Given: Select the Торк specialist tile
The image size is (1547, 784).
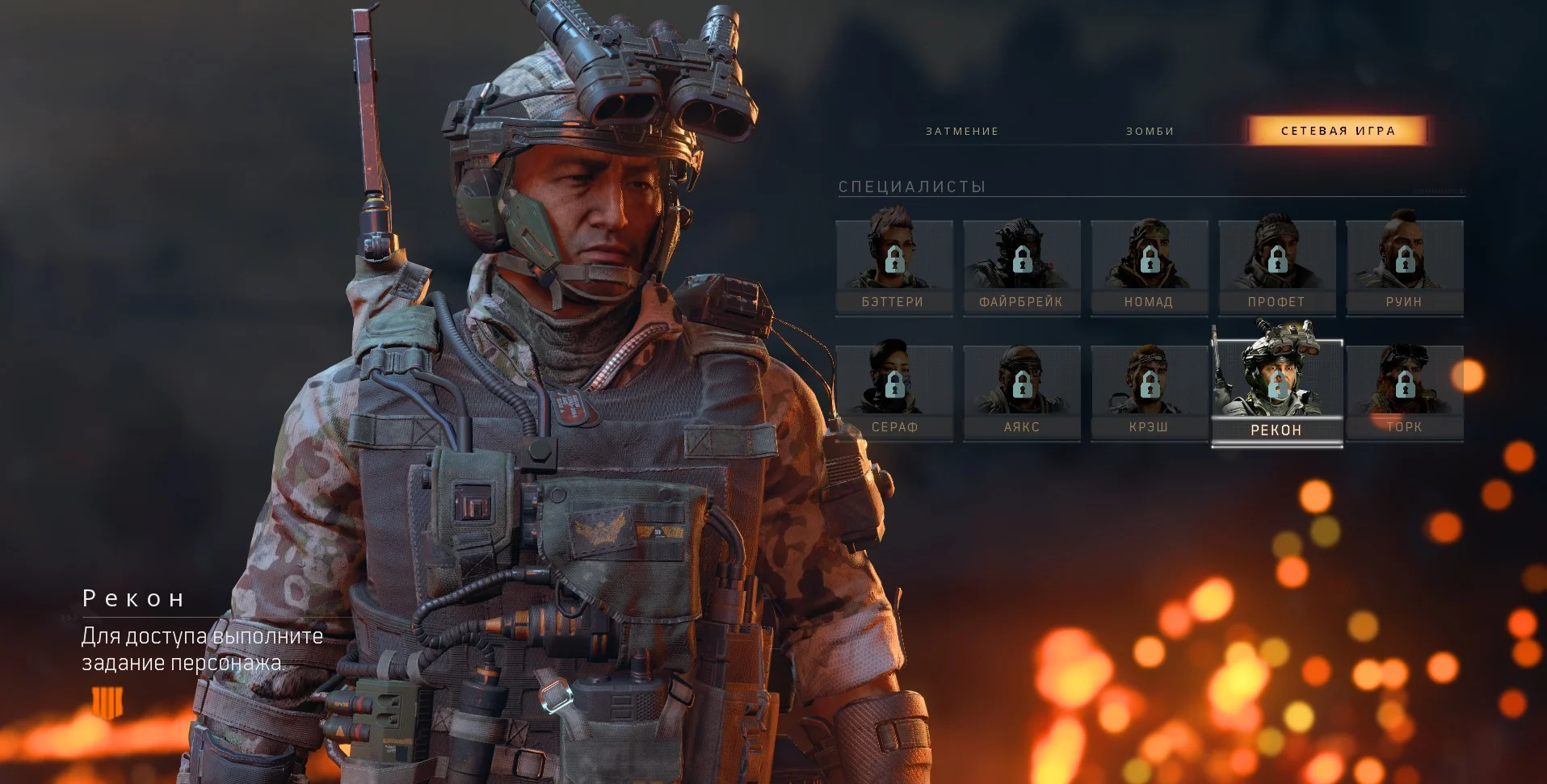Looking at the screenshot, I should pos(1404,392).
